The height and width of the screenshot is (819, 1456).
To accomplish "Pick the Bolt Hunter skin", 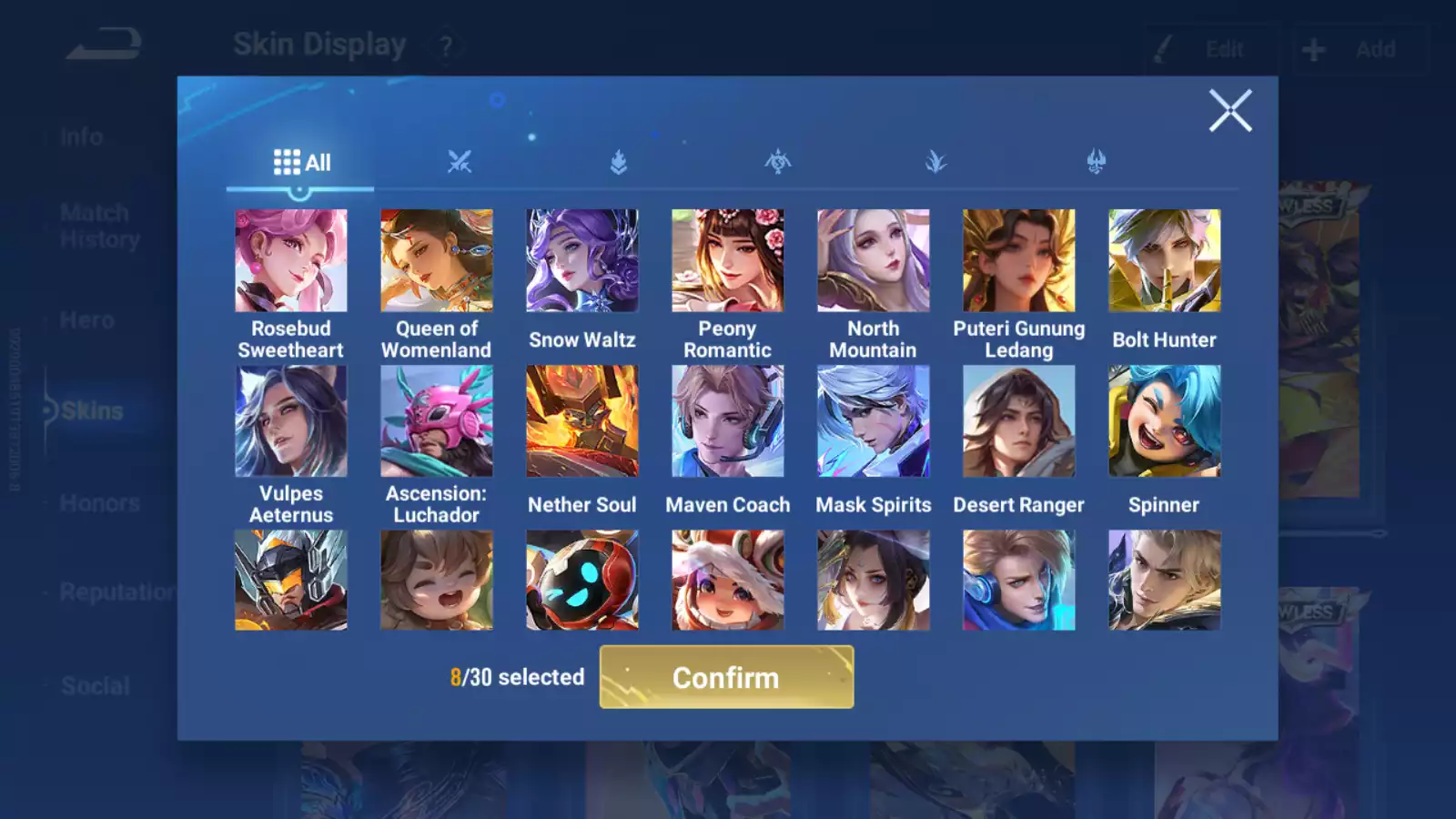I will coord(1164,261).
